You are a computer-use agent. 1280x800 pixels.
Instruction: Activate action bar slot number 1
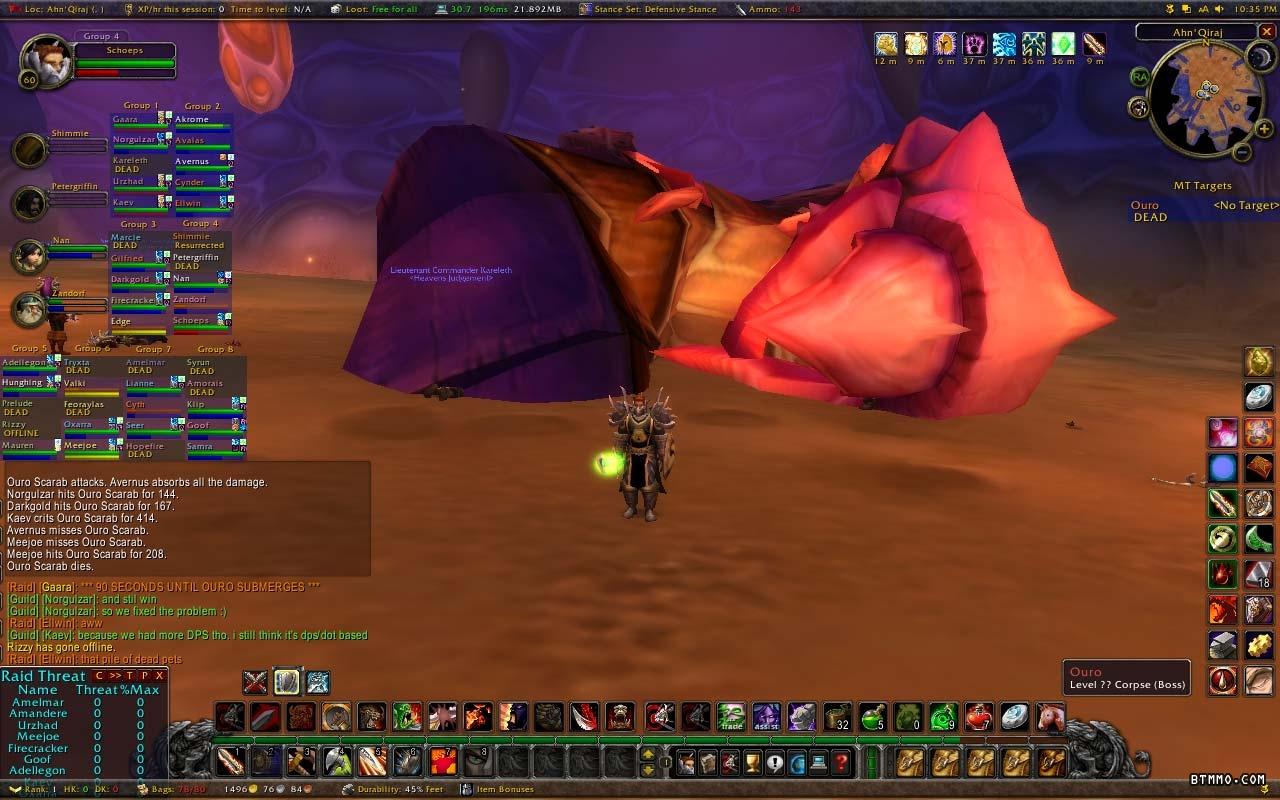click(230, 762)
